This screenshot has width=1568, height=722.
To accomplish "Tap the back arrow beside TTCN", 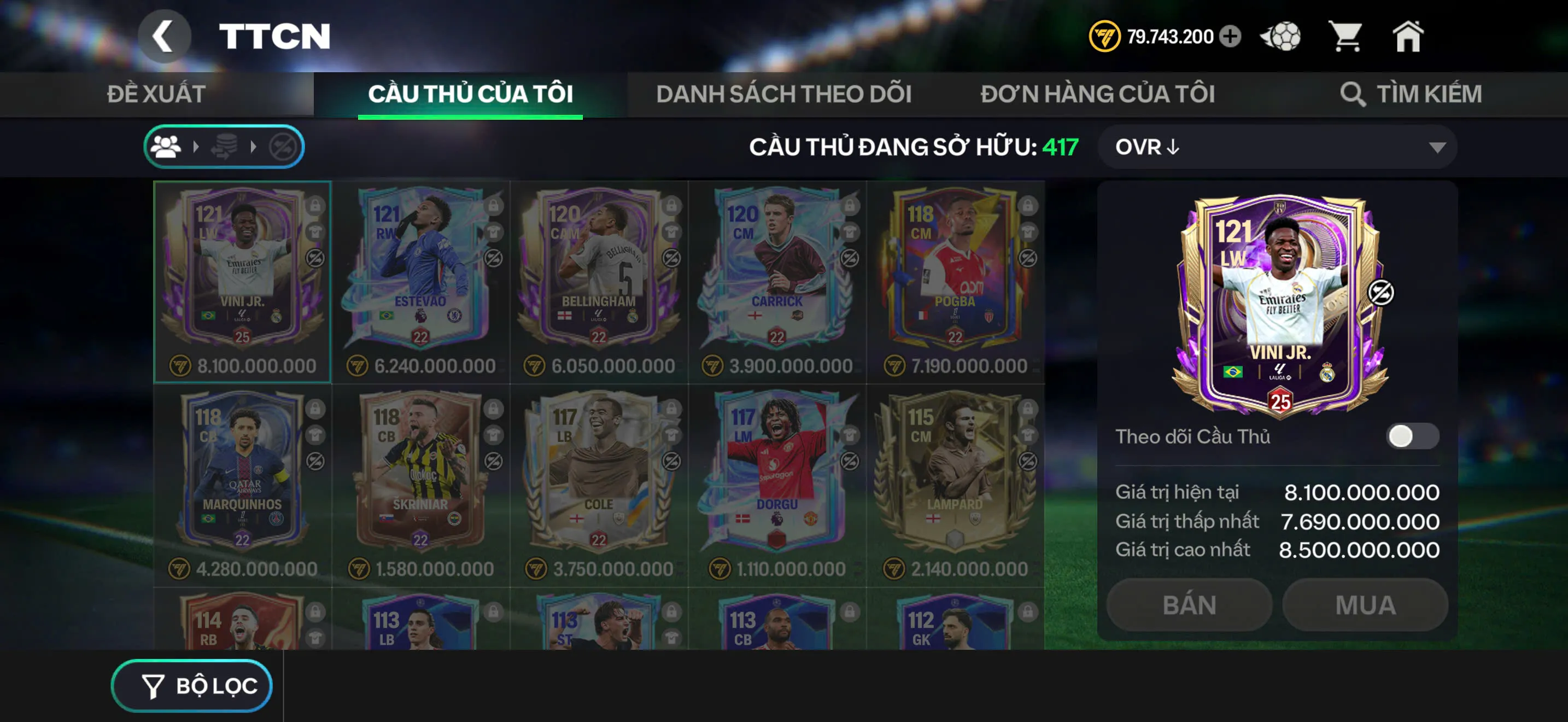I will (163, 36).
